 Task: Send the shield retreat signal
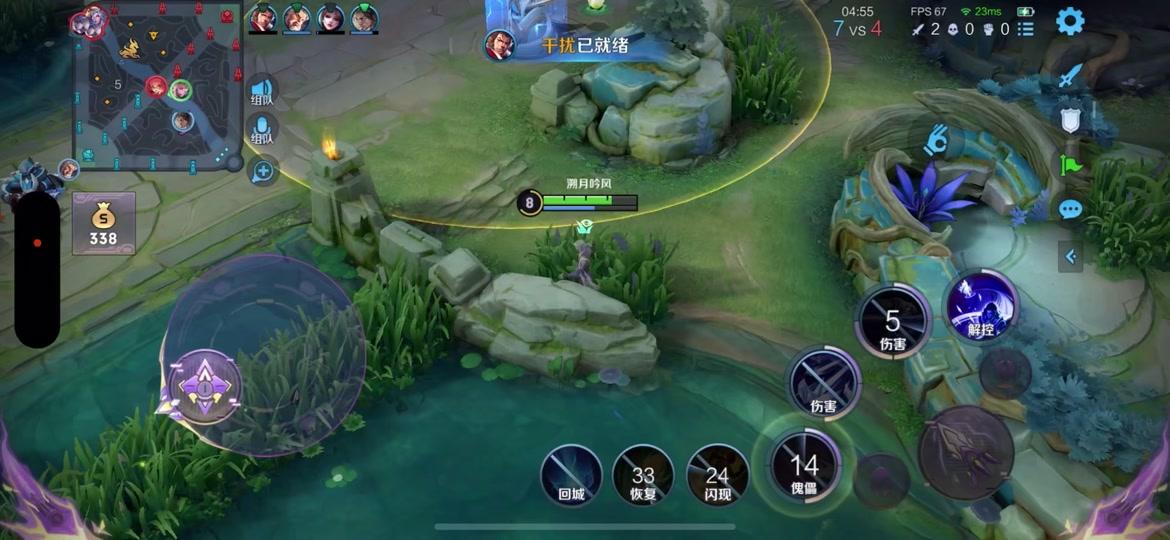[x=1071, y=120]
